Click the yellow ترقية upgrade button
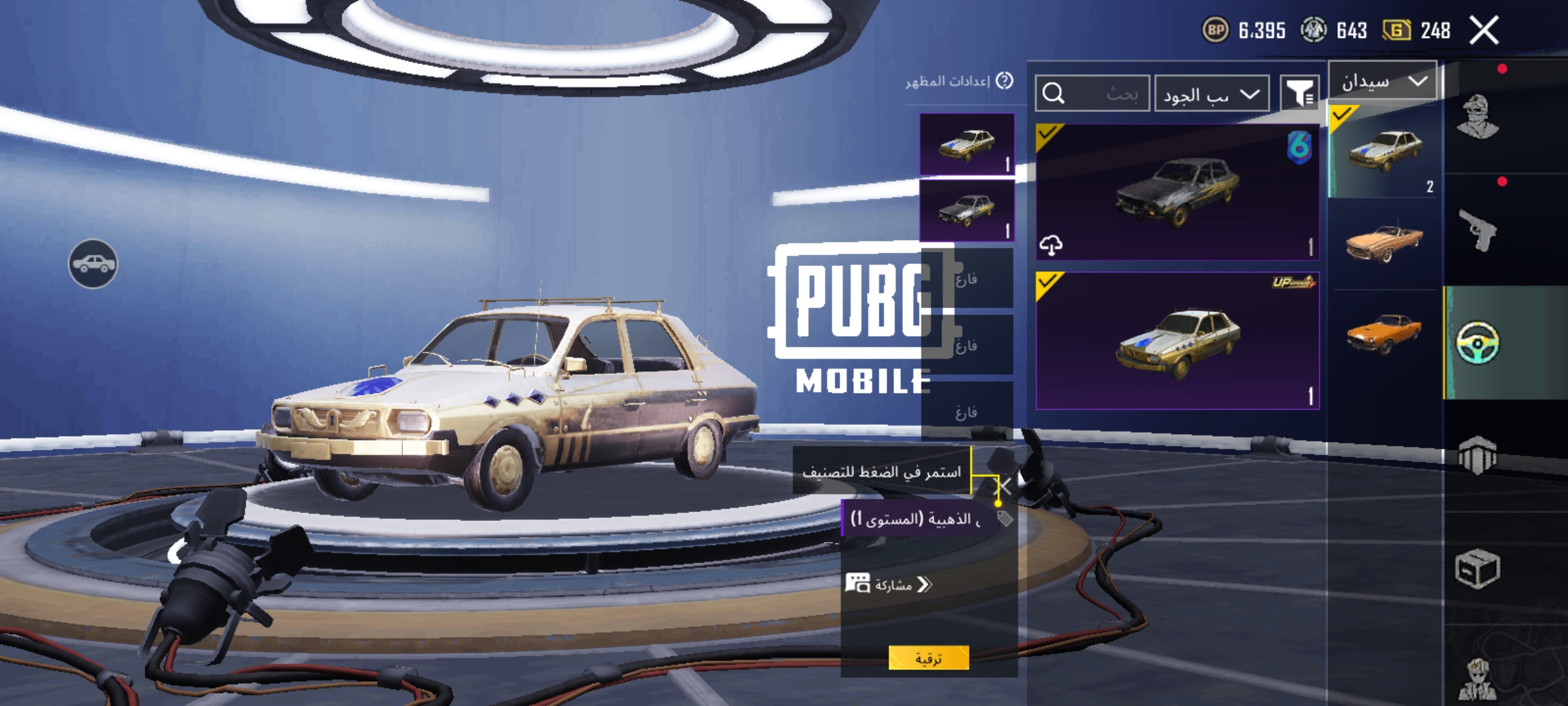This screenshot has width=1568, height=706. click(928, 658)
